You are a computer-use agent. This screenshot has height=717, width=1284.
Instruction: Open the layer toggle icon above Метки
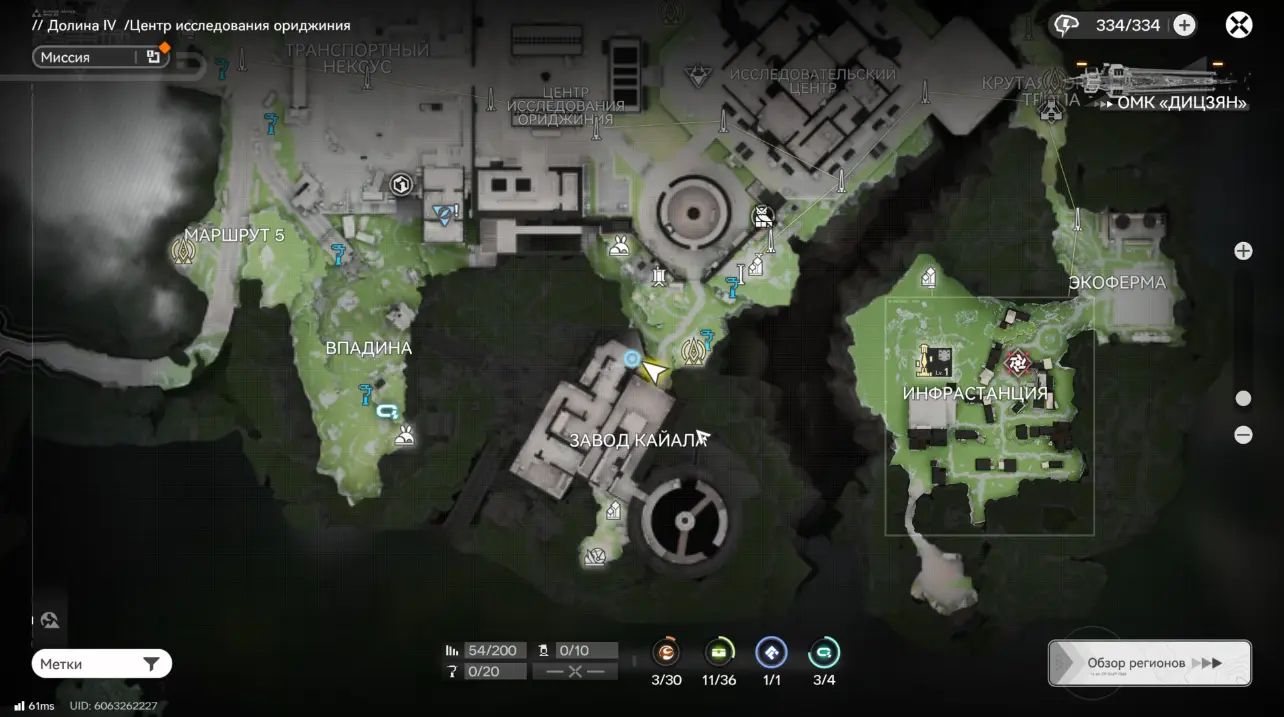pos(50,620)
